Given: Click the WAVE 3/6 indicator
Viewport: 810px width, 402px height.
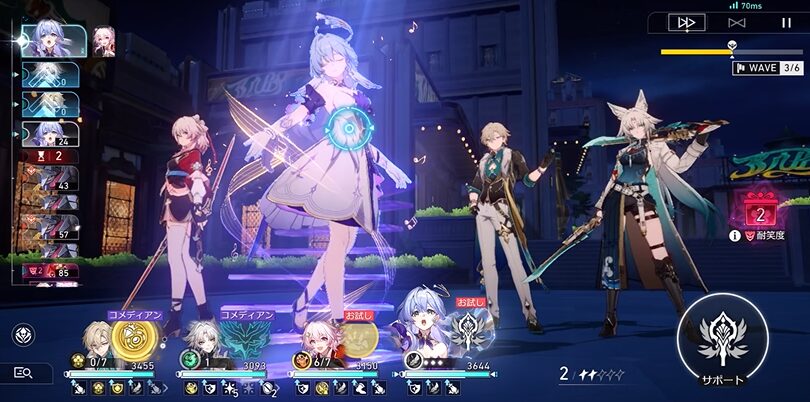Looking at the screenshot, I should coord(768,67).
